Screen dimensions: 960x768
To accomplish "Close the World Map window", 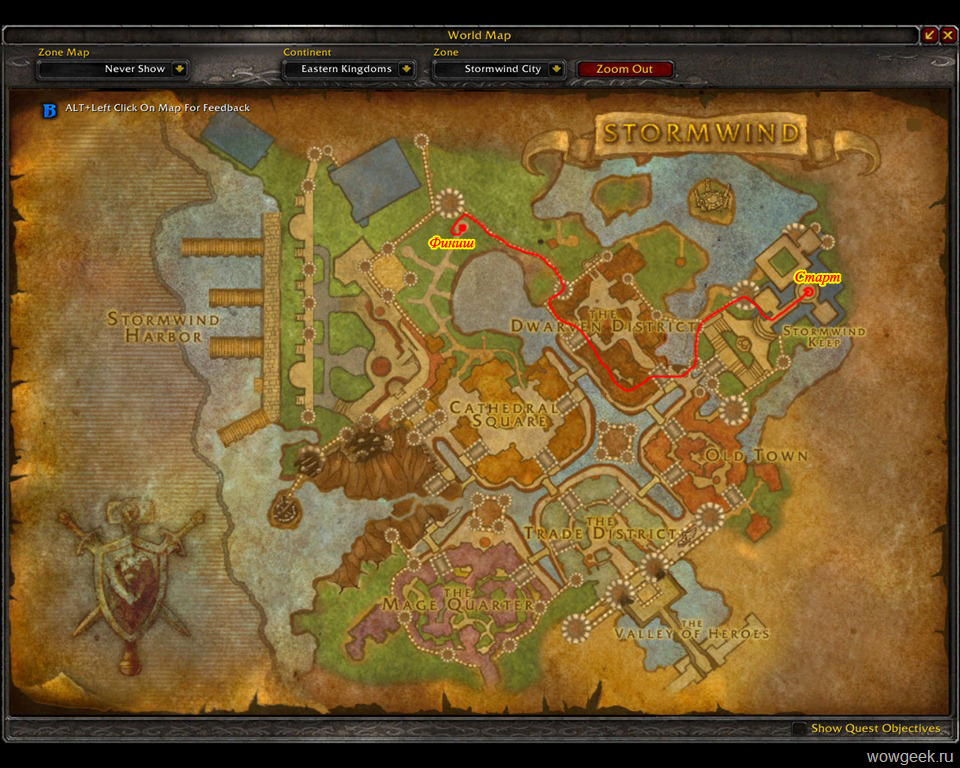I will point(948,35).
